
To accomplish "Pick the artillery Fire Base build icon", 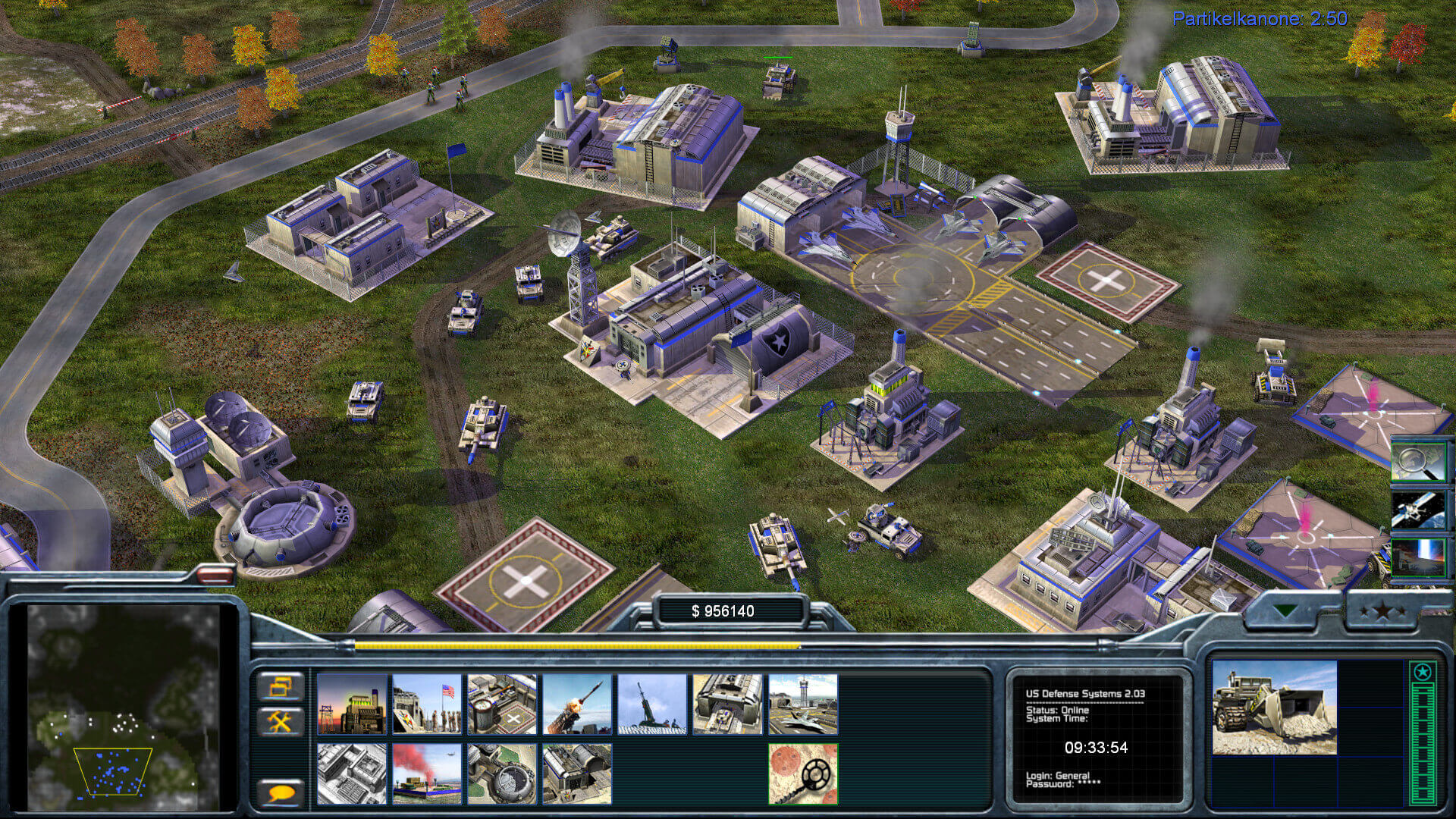I will click(651, 704).
